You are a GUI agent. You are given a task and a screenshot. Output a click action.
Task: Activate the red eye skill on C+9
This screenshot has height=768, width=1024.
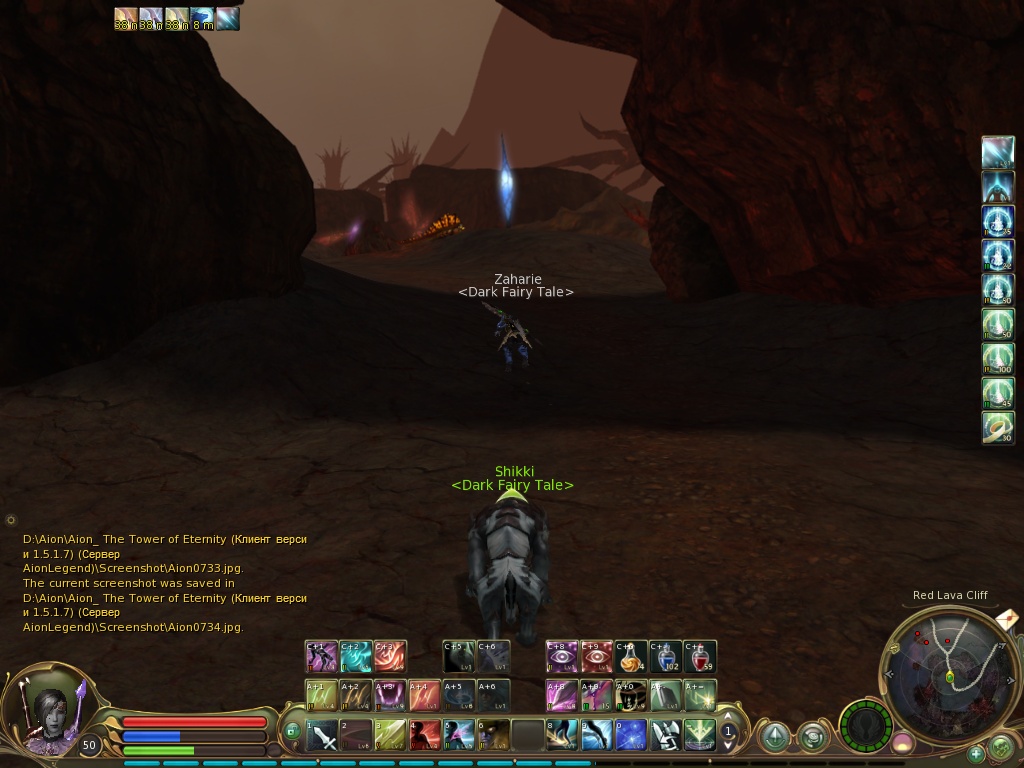coord(597,657)
